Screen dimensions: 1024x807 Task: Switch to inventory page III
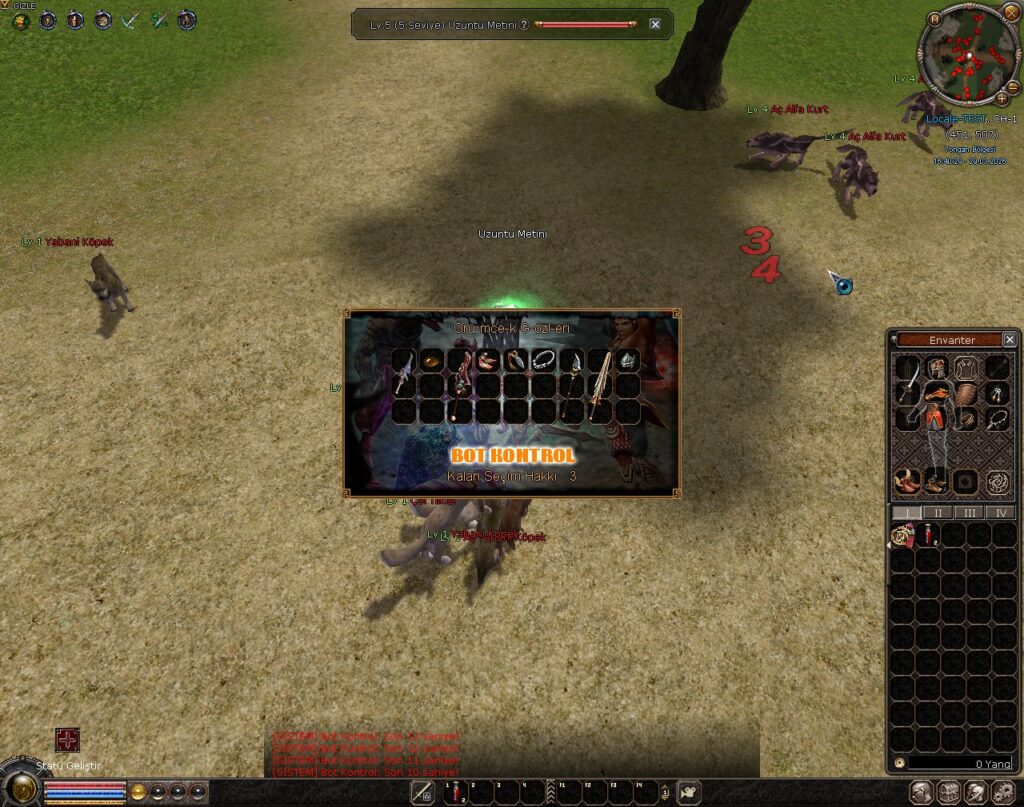click(968, 513)
